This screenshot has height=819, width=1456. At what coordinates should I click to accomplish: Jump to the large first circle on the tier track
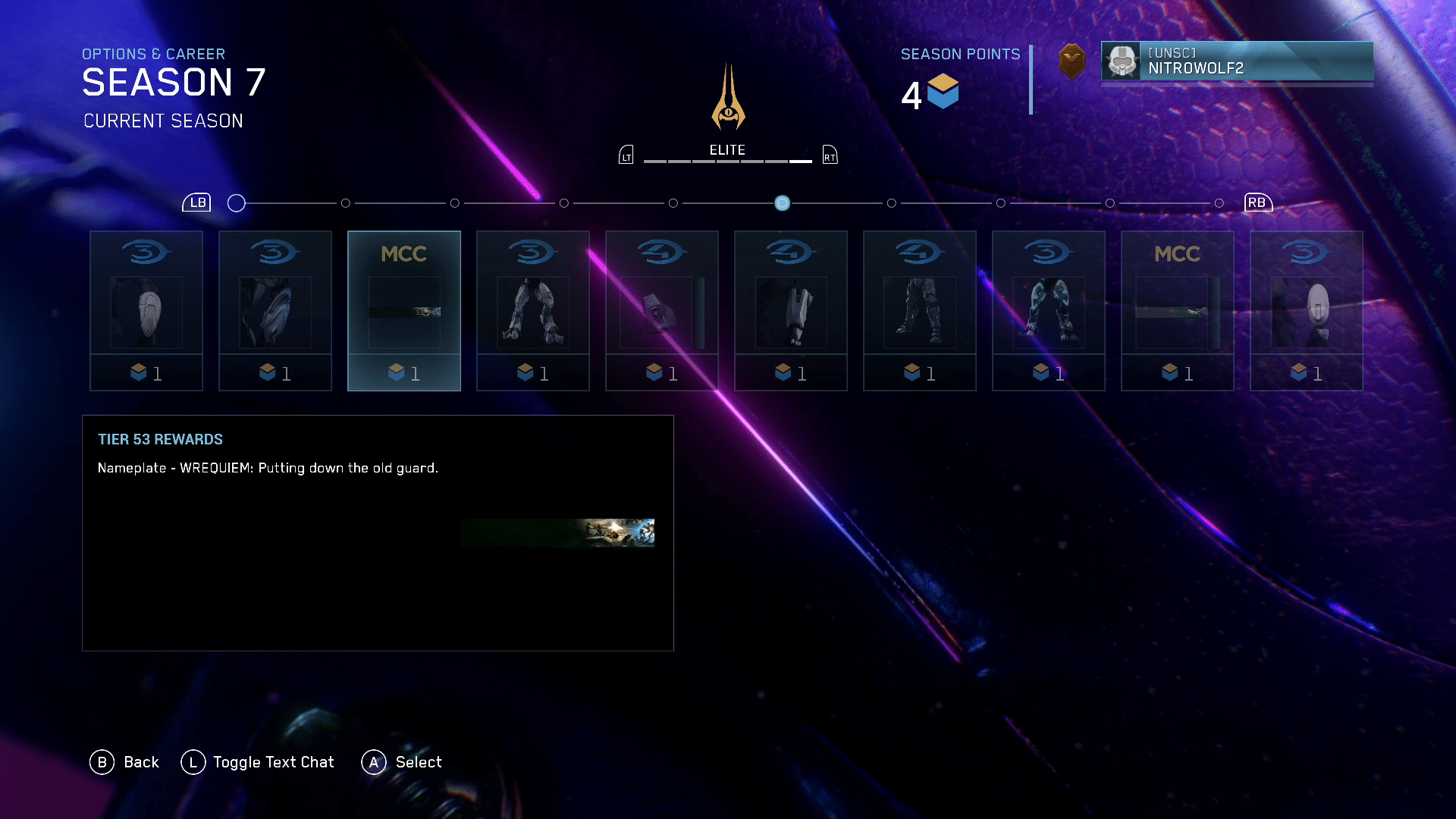(237, 203)
